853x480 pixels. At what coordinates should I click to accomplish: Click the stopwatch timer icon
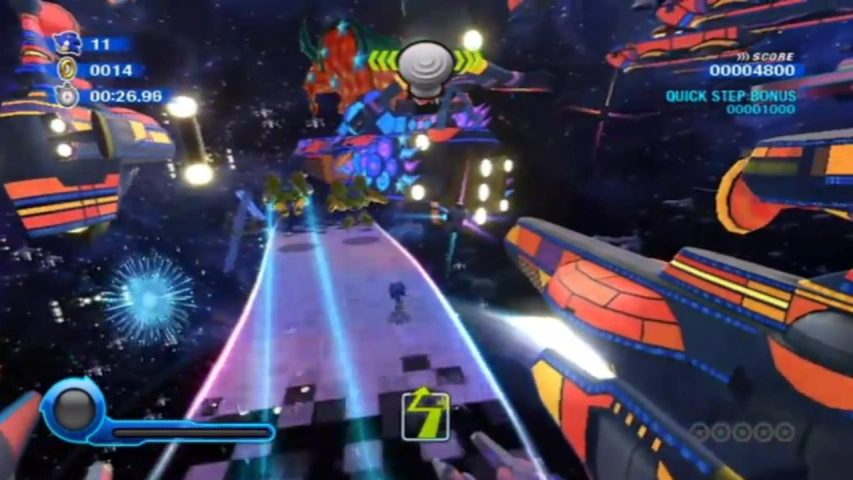(67, 96)
